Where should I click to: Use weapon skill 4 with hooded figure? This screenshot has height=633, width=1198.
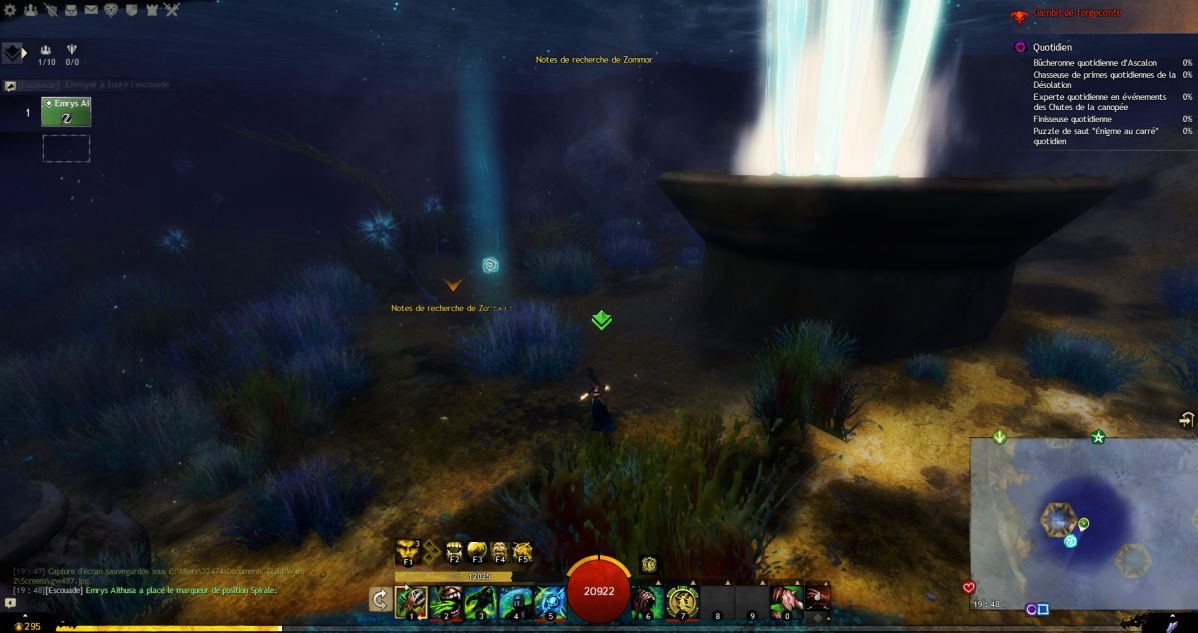515,602
